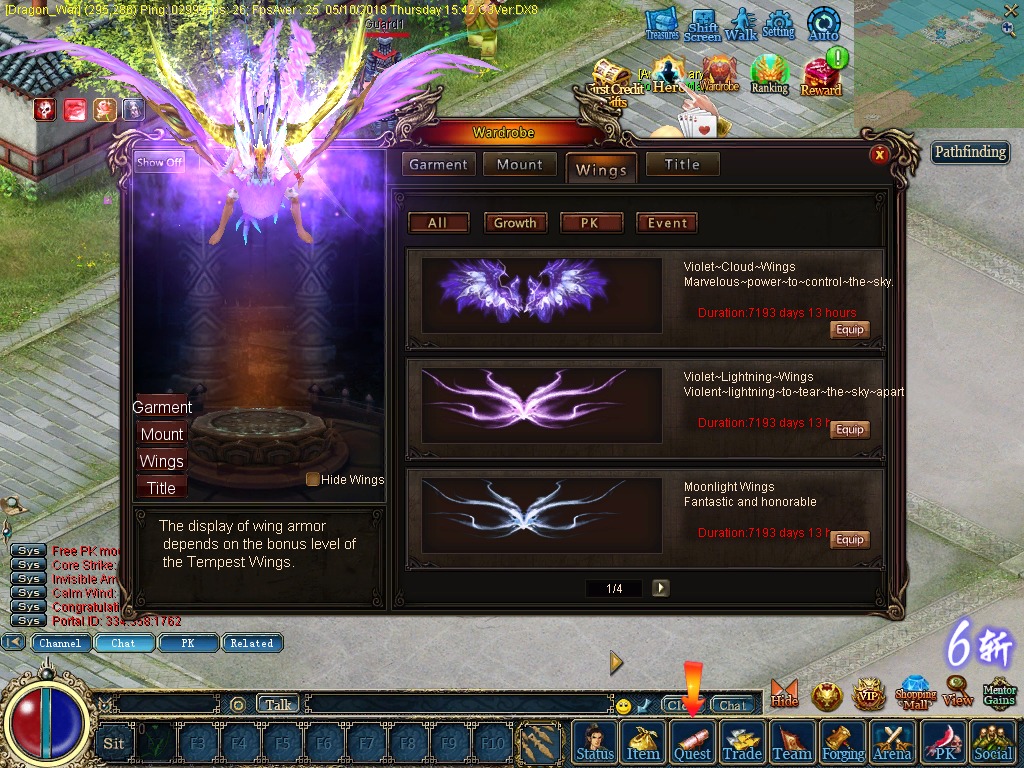This screenshot has height=768, width=1024.
Task: Toggle the Hide Wings checkbox
Action: pos(313,480)
